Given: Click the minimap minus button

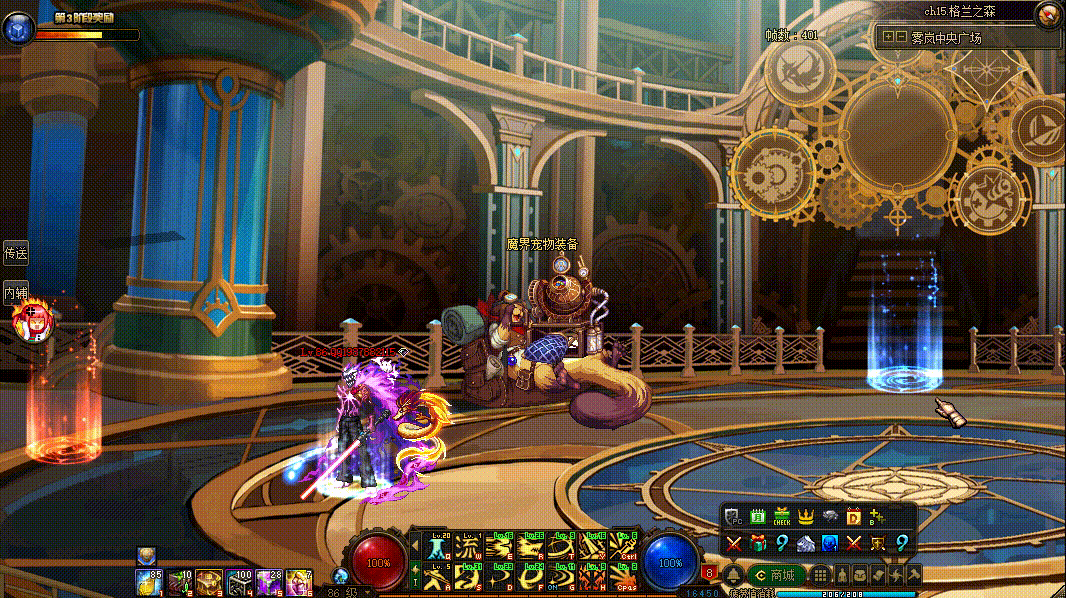Looking at the screenshot, I should [901, 37].
